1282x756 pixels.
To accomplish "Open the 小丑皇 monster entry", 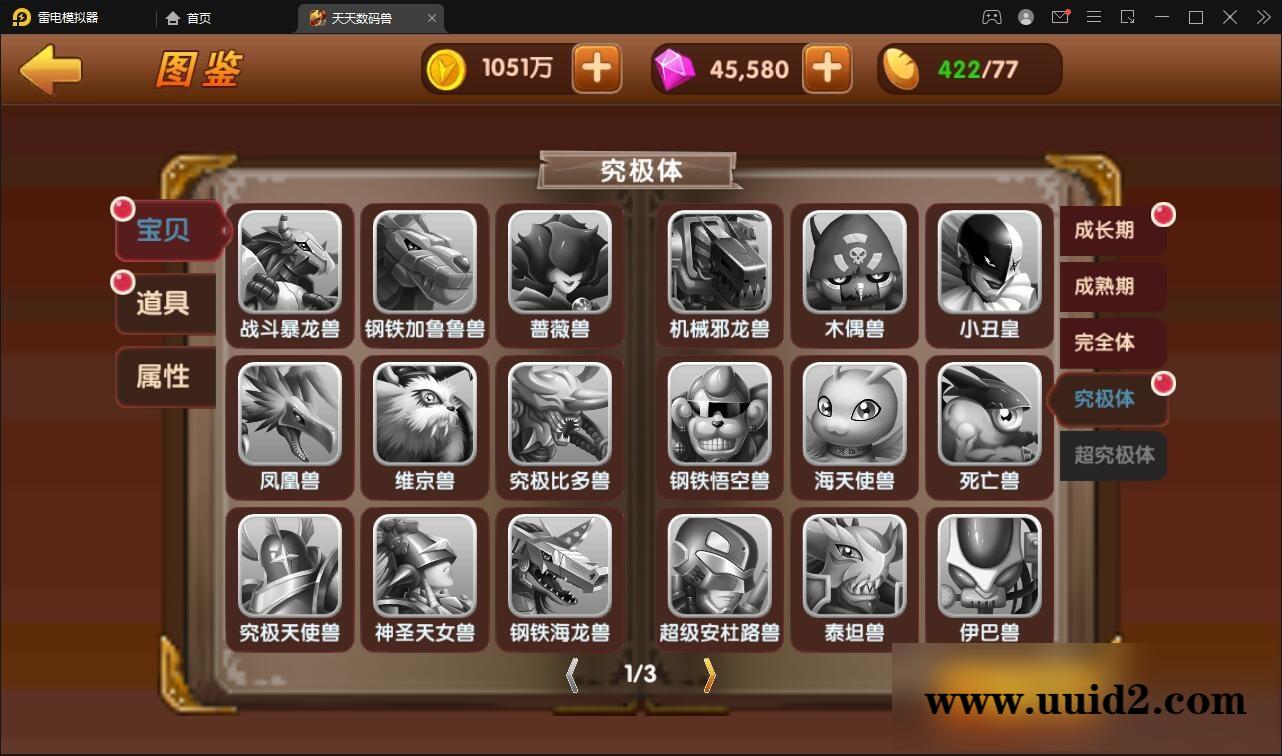I will [987, 265].
